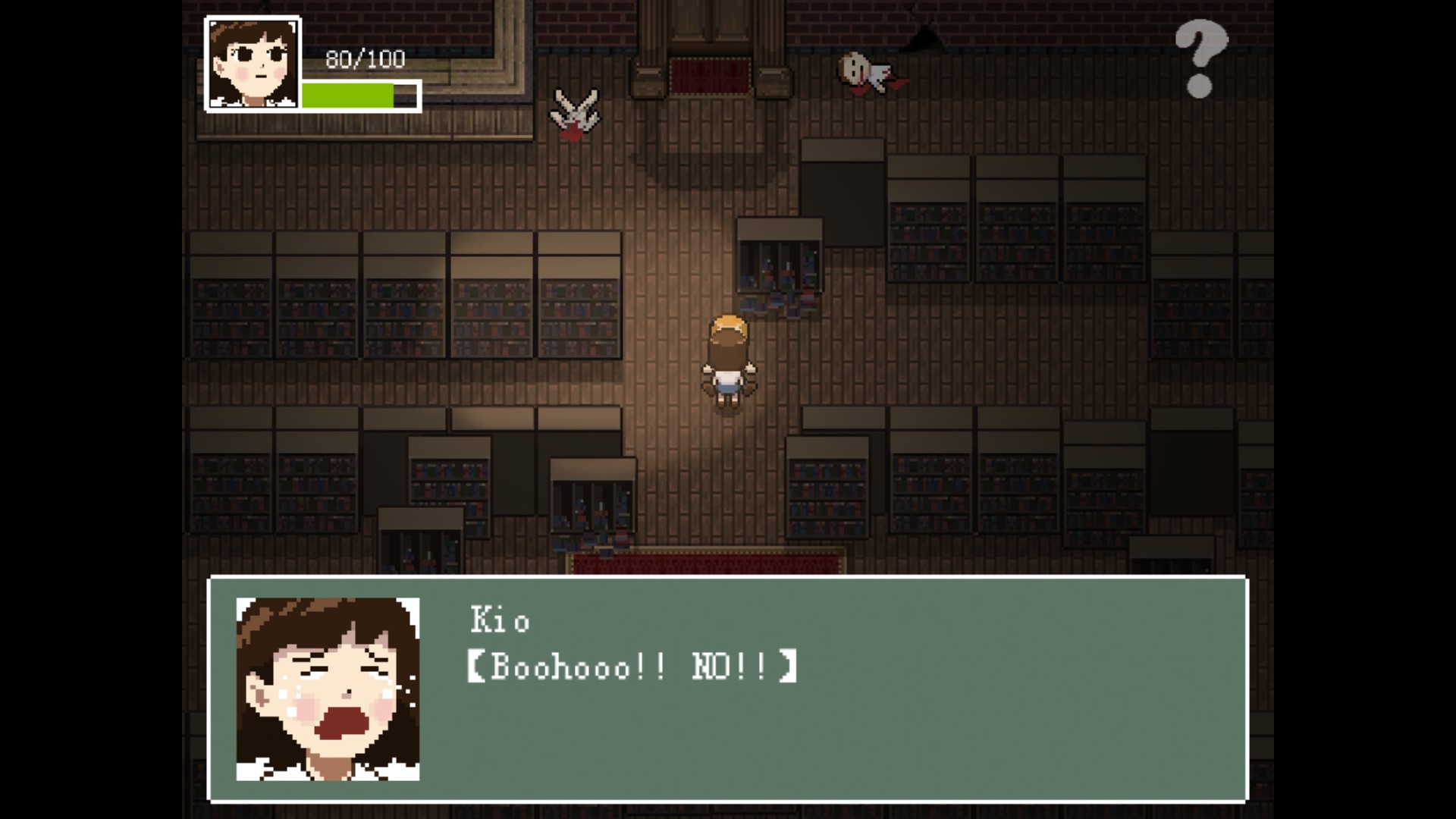The height and width of the screenshot is (819, 1456).
Task: Click the white mask lying on the floor
Action: [856, 68]
